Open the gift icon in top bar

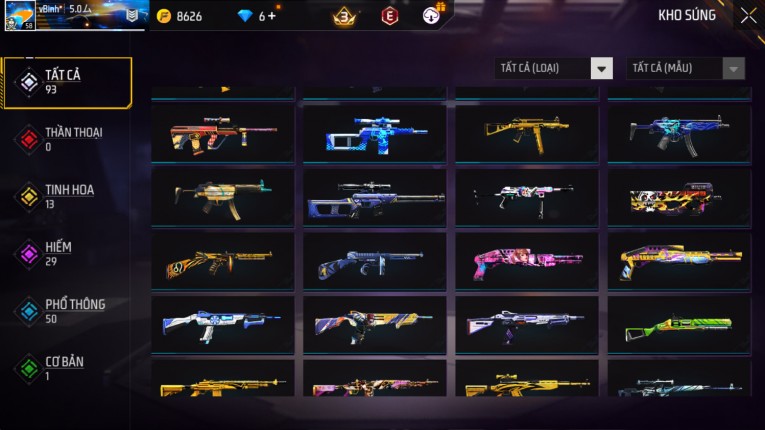432,15
